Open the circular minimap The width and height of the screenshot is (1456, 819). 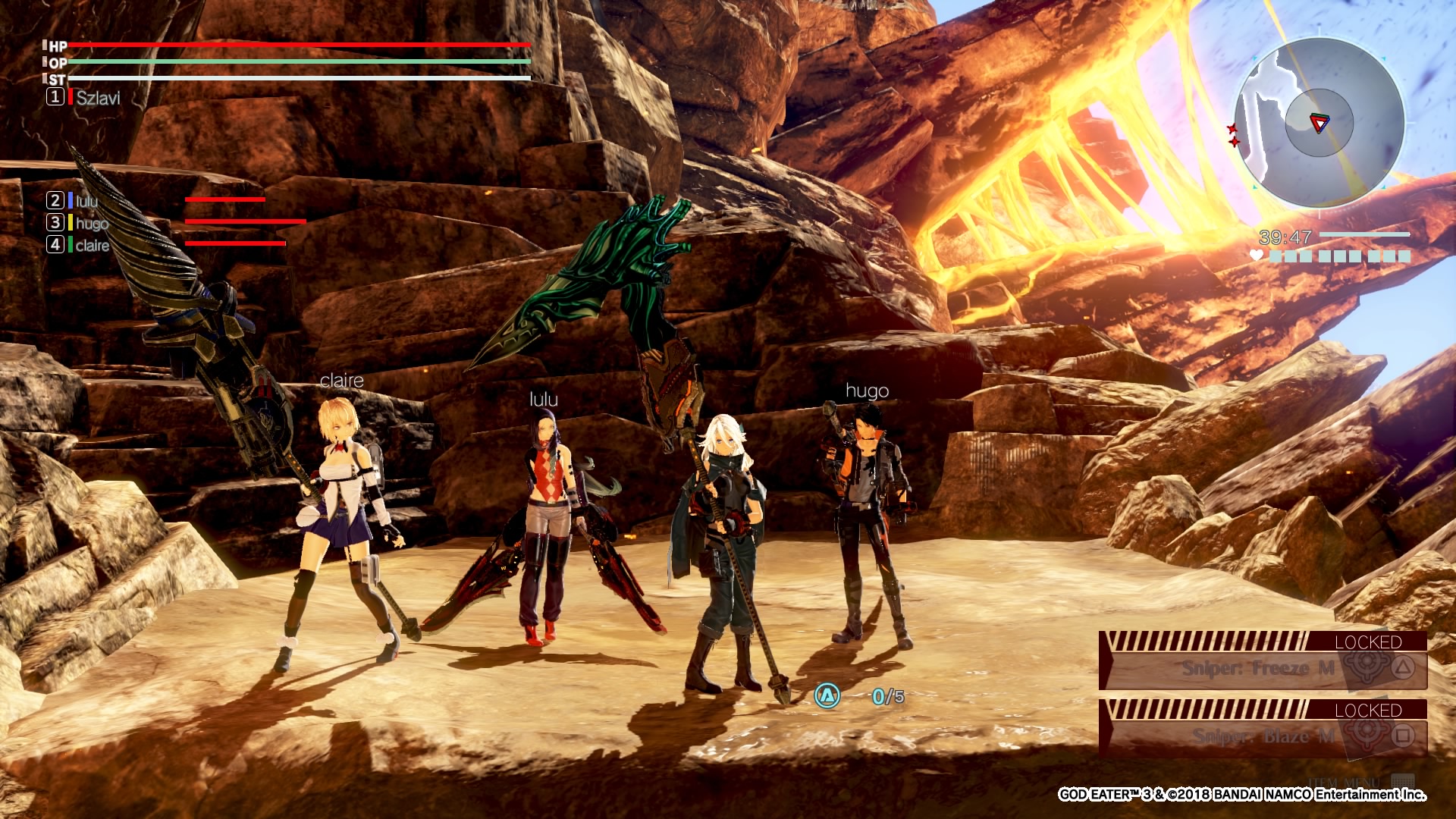click(1319, 123)
